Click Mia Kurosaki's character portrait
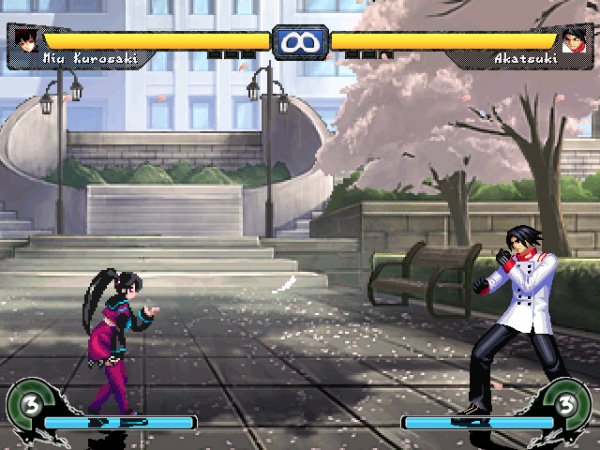Image resolution: width=600 pixels, height=450 pixels. [25, 40]
